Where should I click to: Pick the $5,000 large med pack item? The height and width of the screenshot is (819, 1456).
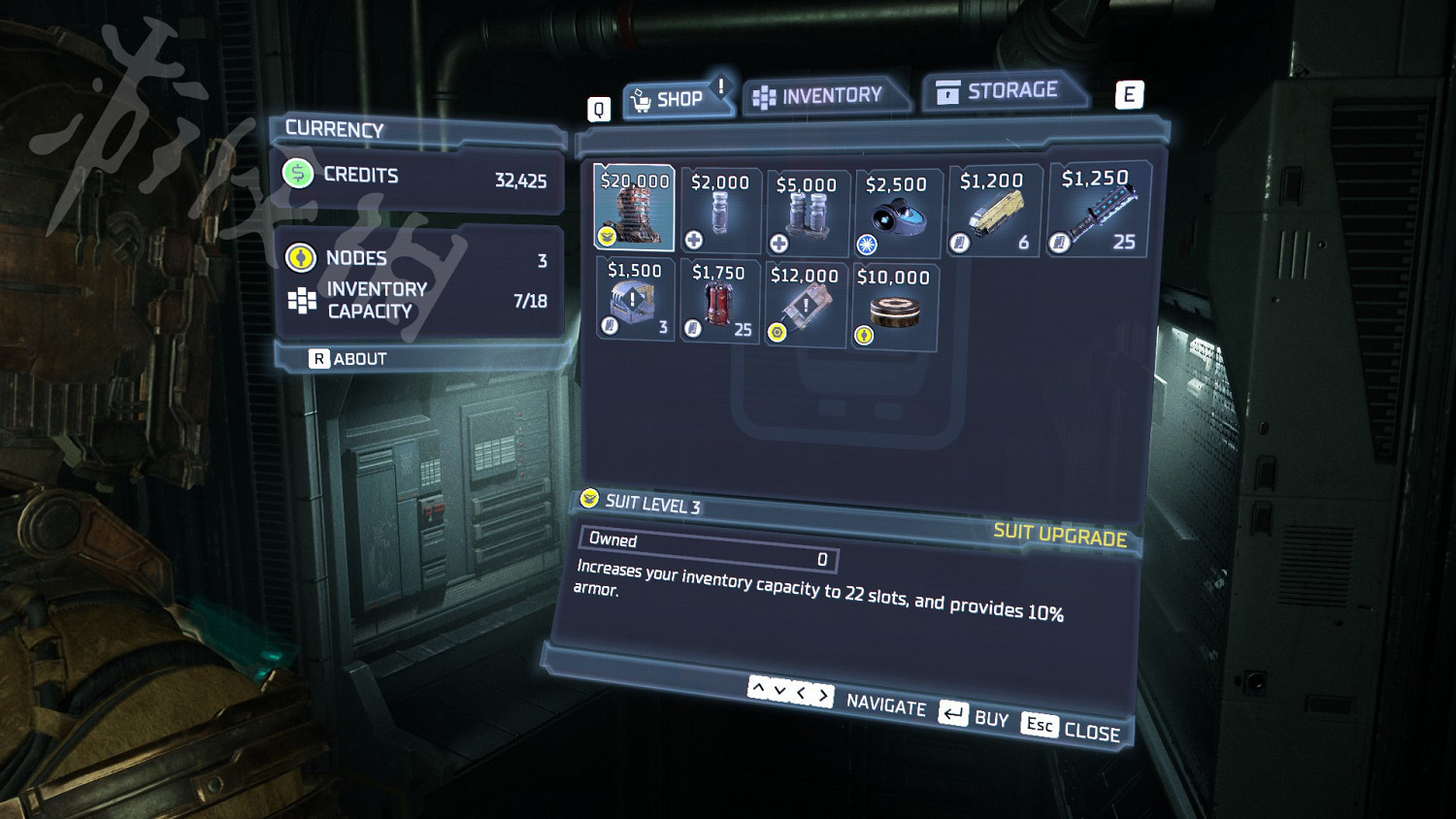coord(807,212)
